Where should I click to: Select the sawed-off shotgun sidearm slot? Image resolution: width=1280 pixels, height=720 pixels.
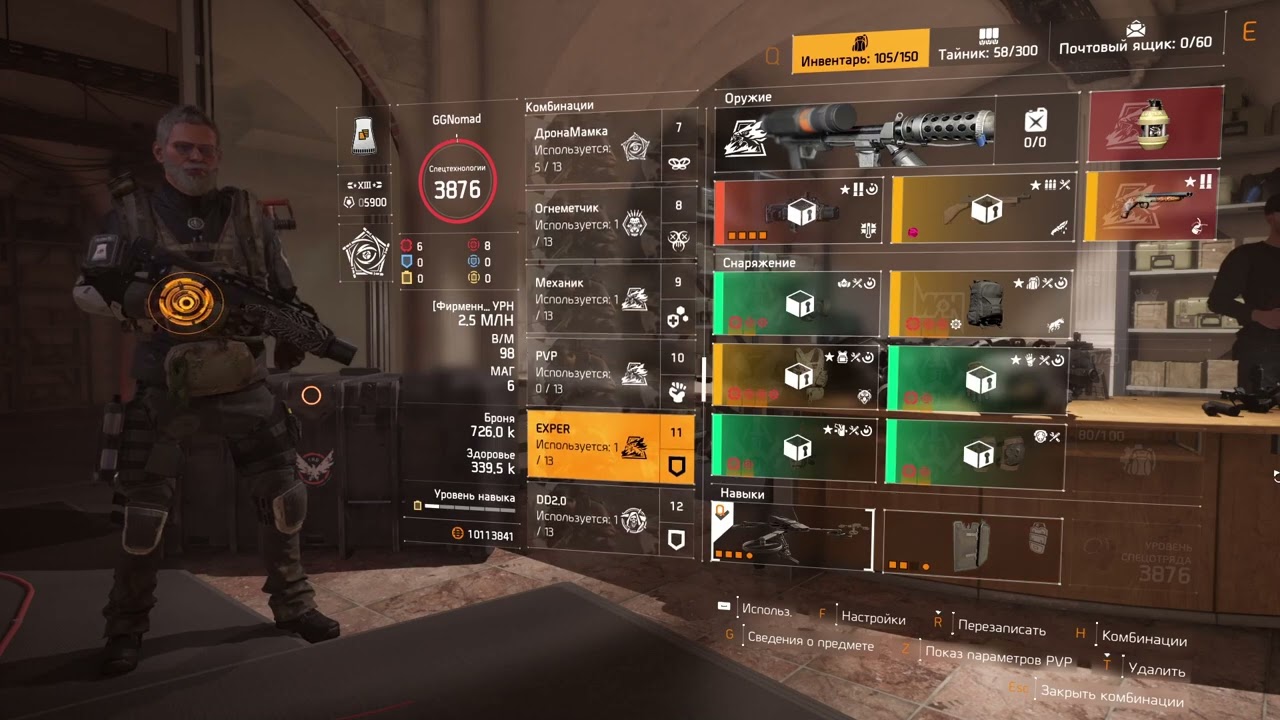coord(1150,205)
